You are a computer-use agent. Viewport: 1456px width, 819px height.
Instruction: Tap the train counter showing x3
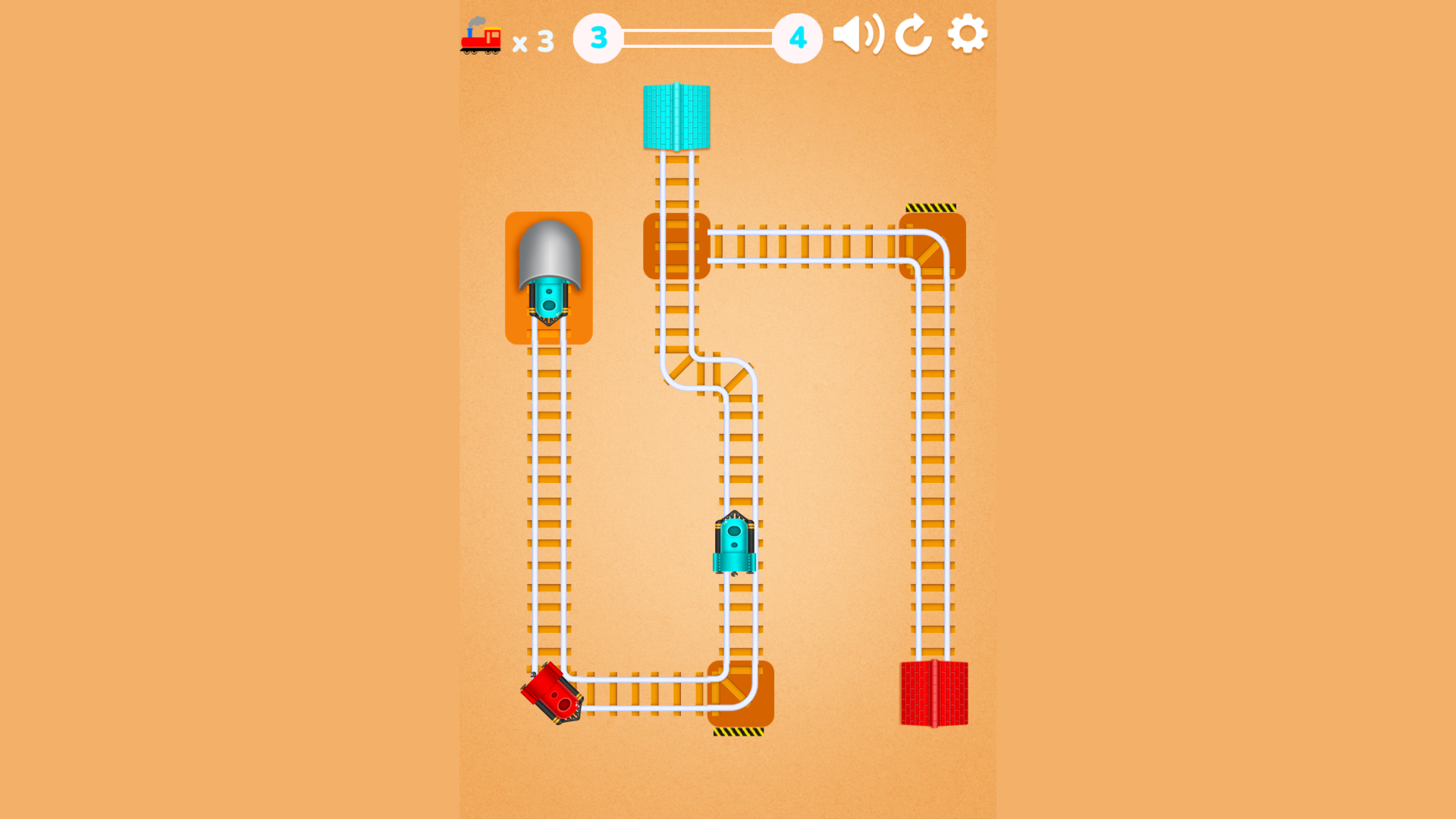point(533,42)
